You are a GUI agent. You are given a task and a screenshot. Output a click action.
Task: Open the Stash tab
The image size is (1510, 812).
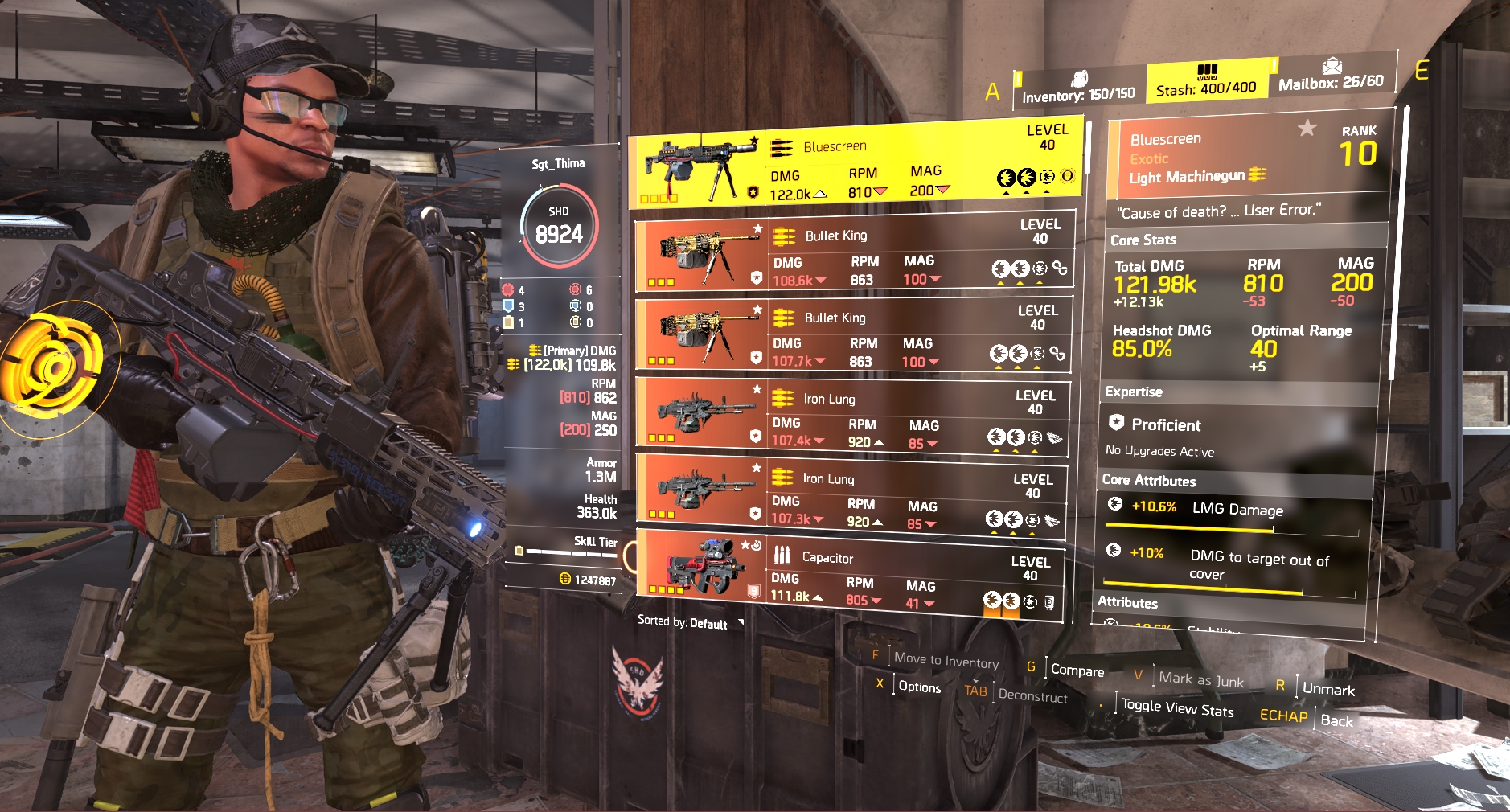[x=1206, y=81]
